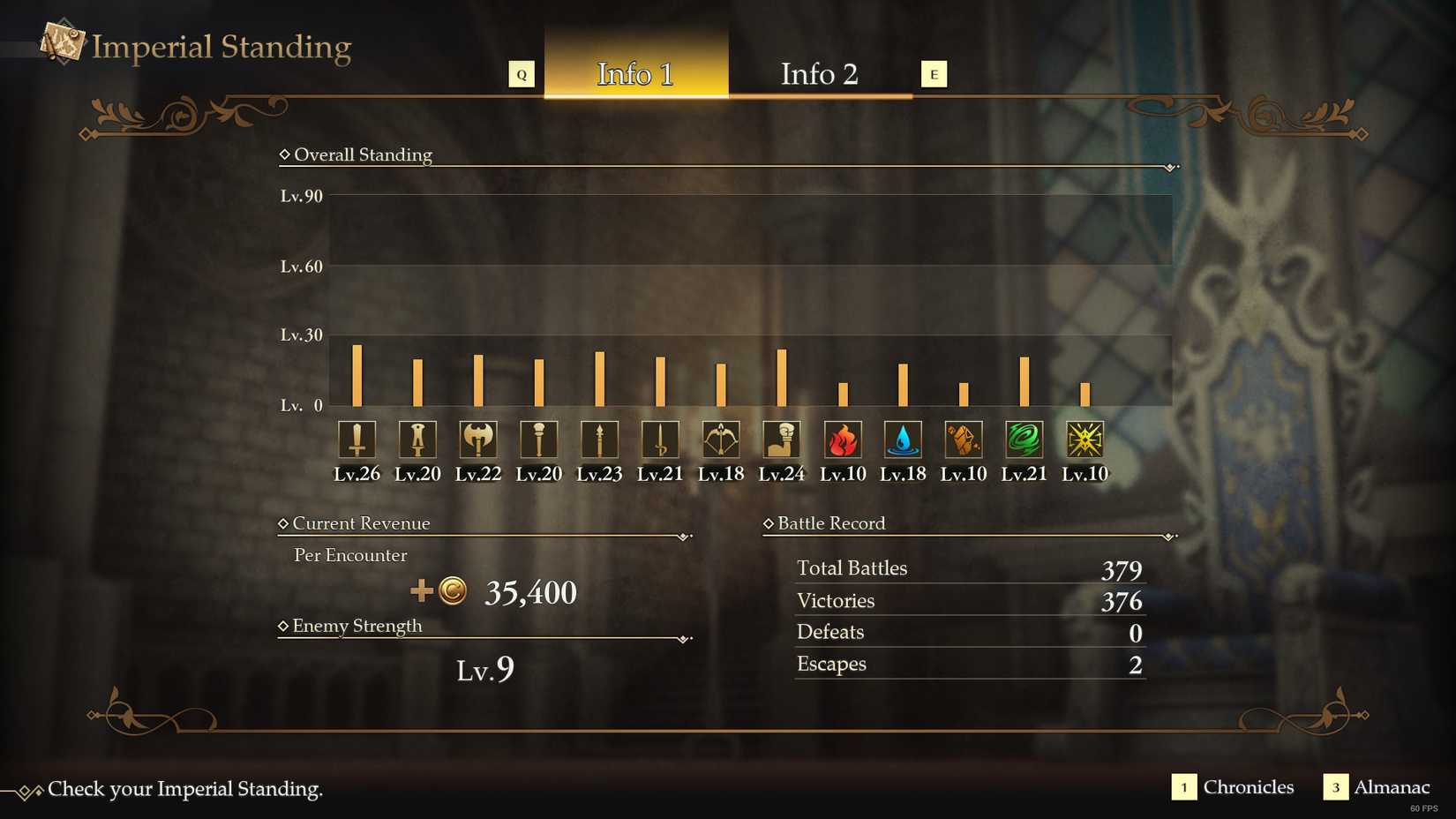The height and width of the screenshot is (819, 1456).
Task: Select the Info 1 tab
Action: (635, 74)
